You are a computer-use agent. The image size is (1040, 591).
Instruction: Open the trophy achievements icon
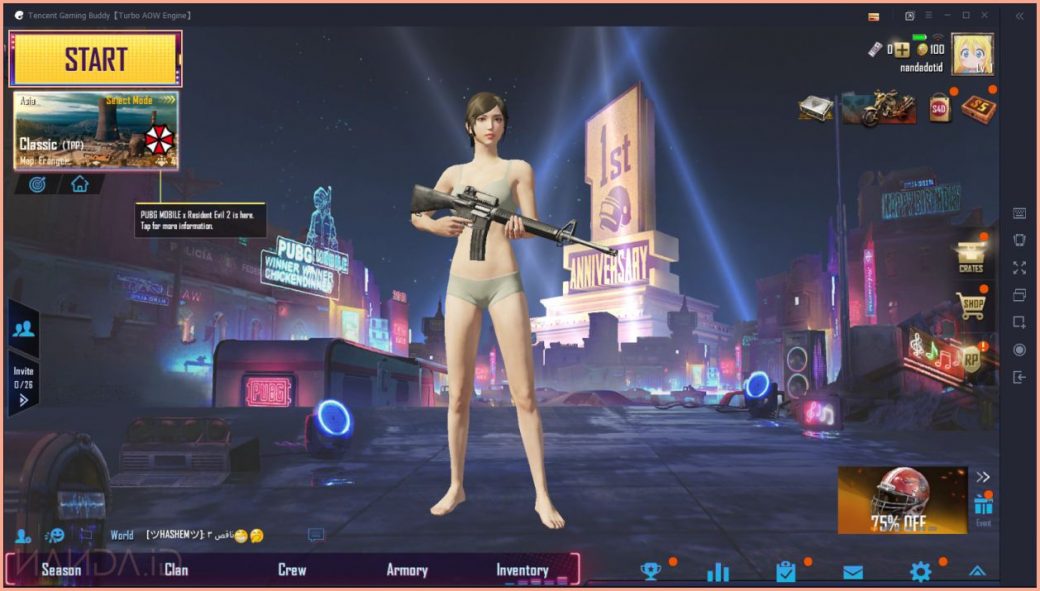(651, 571)
